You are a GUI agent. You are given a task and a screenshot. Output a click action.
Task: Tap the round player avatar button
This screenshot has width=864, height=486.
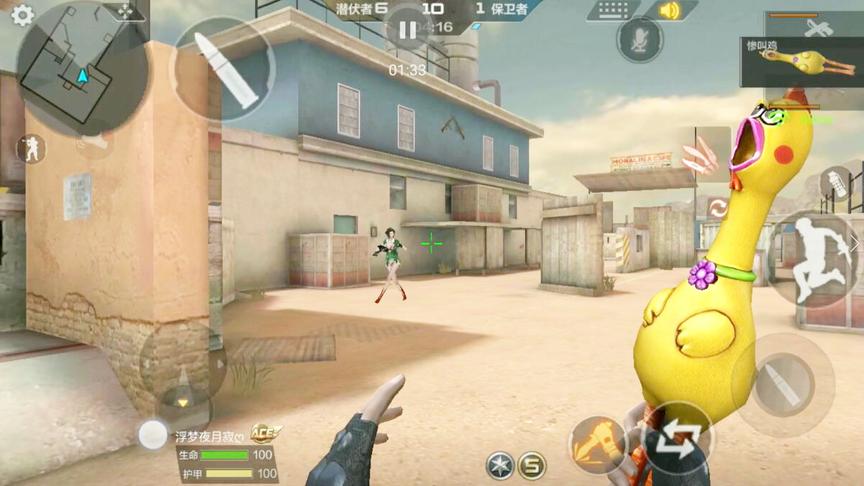tap(153, 434)
